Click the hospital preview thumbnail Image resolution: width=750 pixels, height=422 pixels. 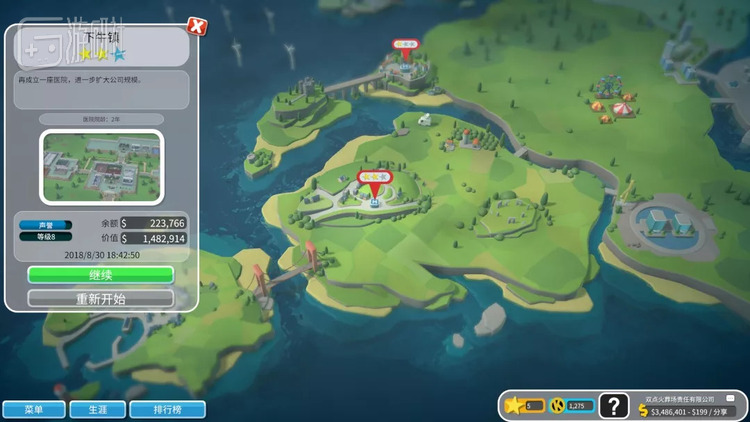(x=100, y=167)
